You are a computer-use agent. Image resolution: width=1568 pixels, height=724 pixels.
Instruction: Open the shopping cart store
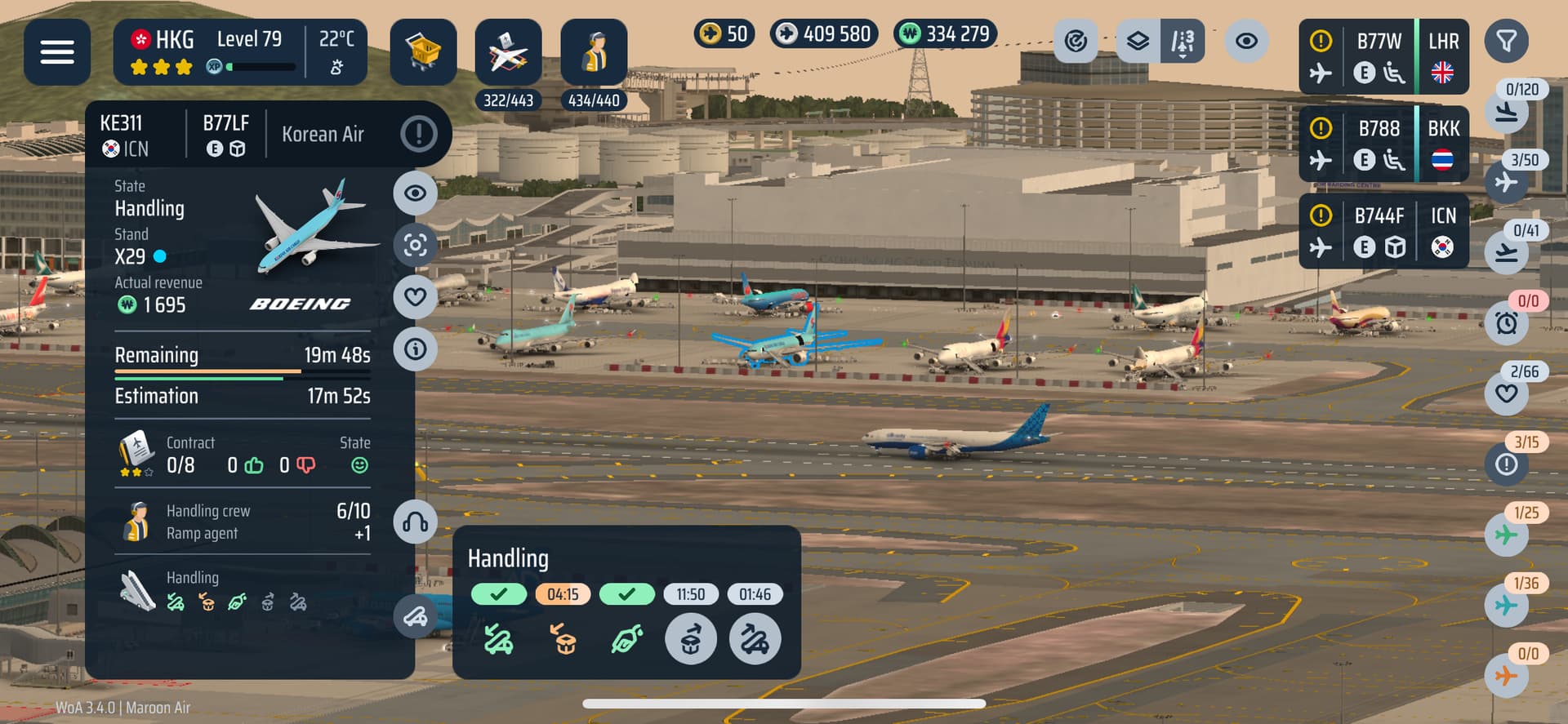tap(423, 52)
